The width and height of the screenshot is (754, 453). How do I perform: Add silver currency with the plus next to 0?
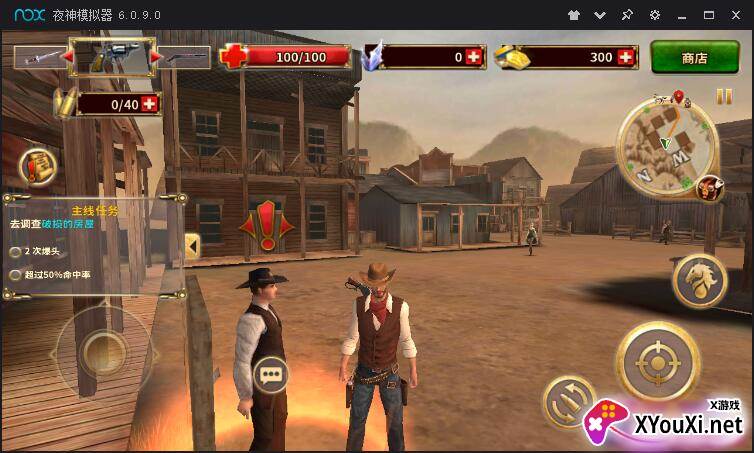(473, 57)
